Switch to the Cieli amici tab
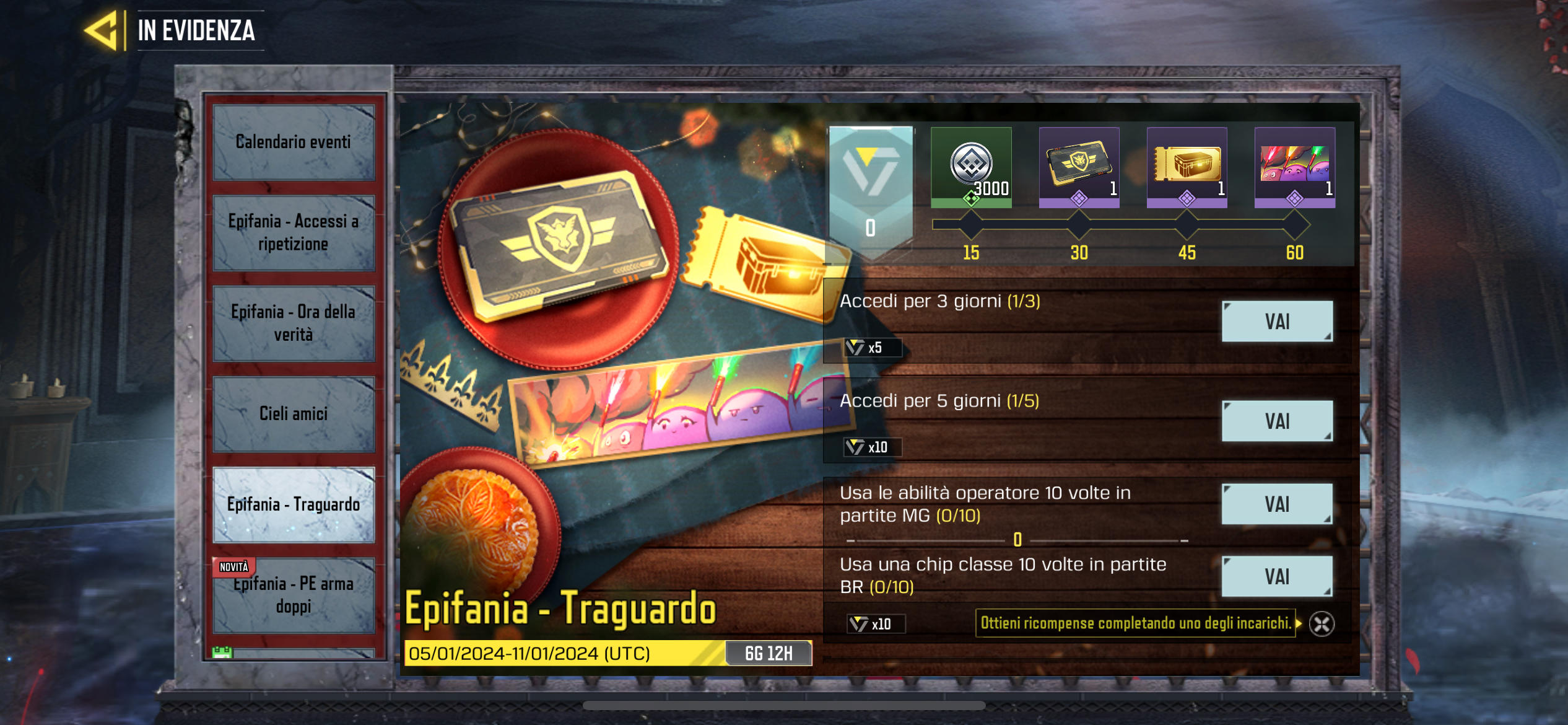 coord(294,413)
